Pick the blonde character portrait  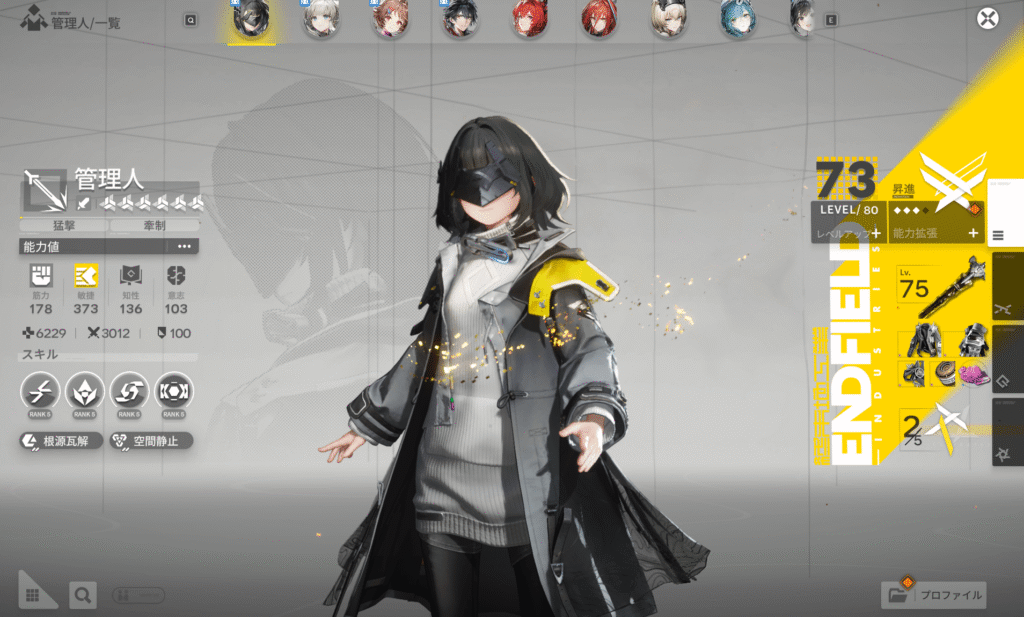point(667,18)
